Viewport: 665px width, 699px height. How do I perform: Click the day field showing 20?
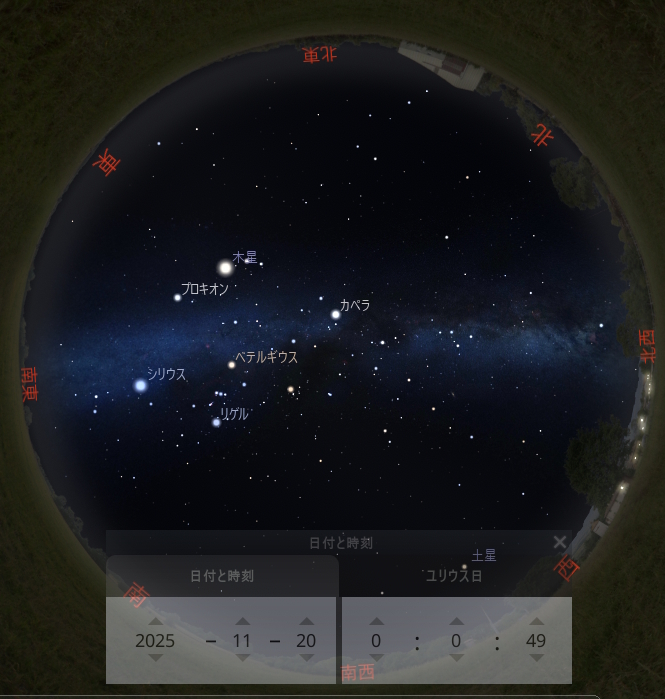click(x=307, y=641)
